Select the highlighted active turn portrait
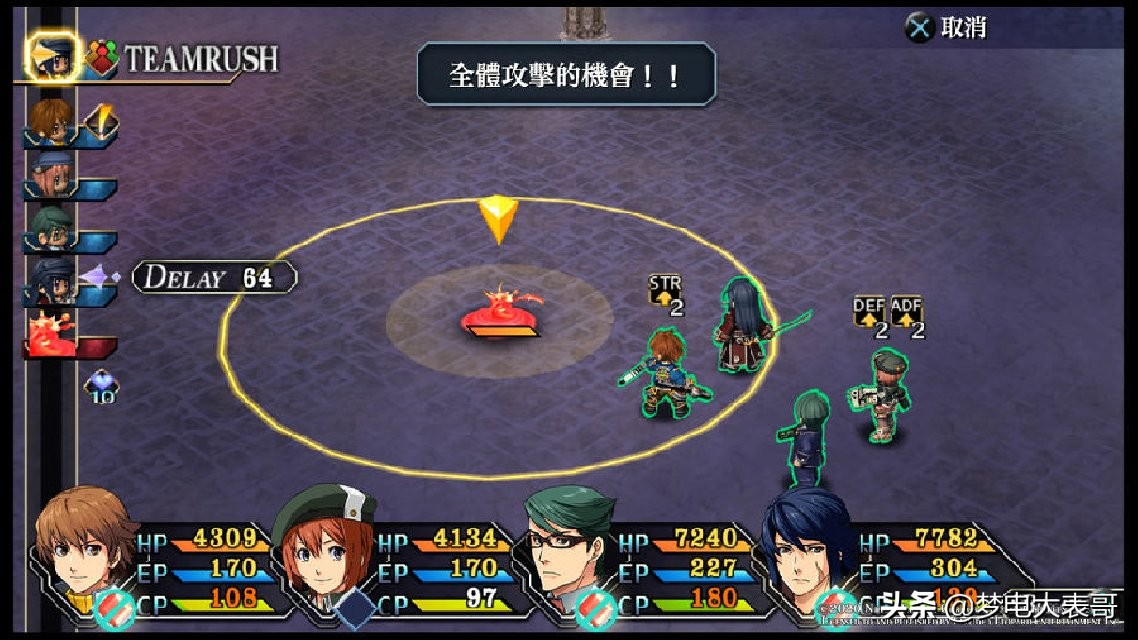Image resolution: width=1138 pixels, height=640 pixels. [50, 59]
